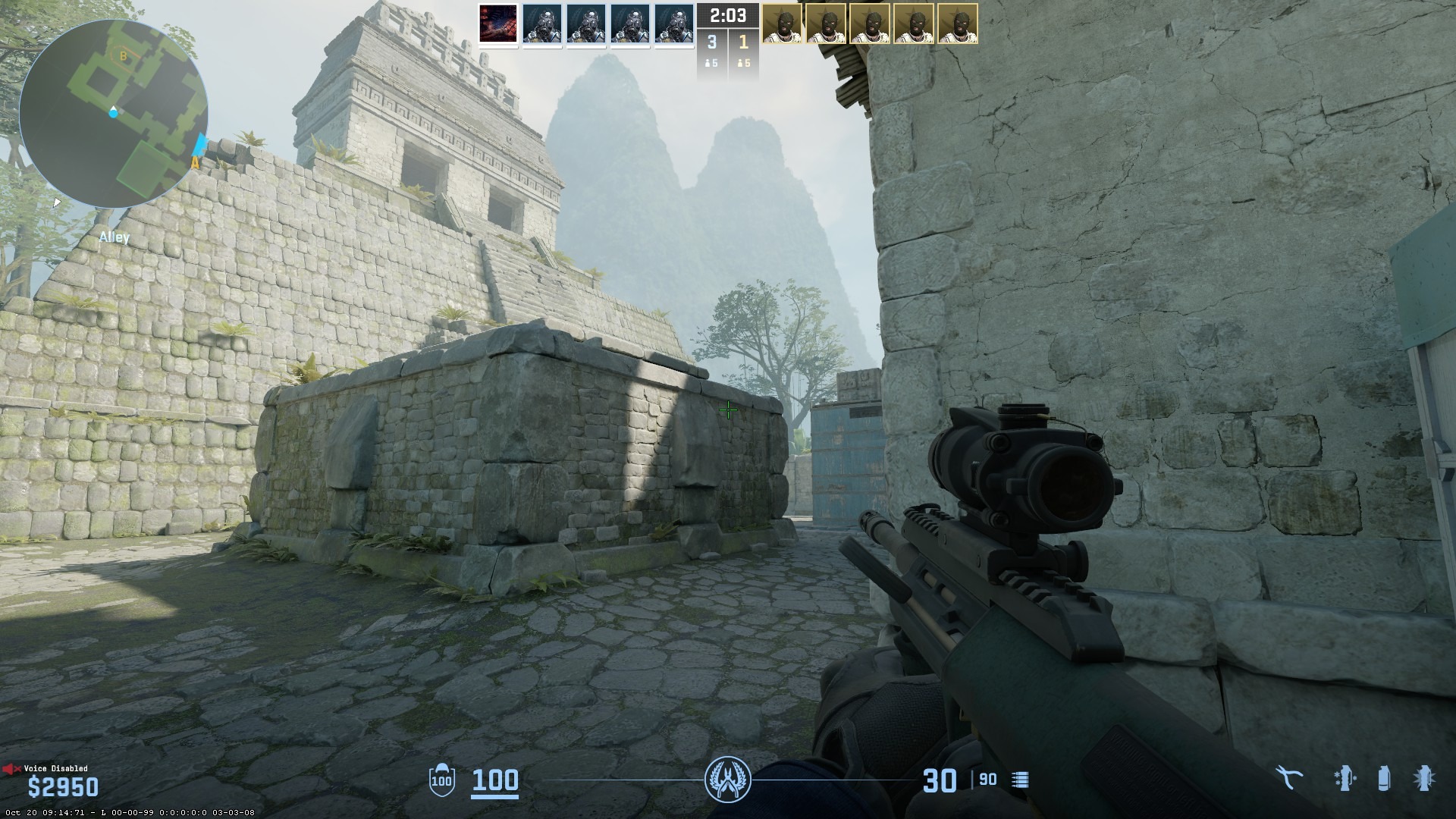Choose the smoke grenade icon
The width and height of the screenshot is (1456, 819).
pos(1384,778)
